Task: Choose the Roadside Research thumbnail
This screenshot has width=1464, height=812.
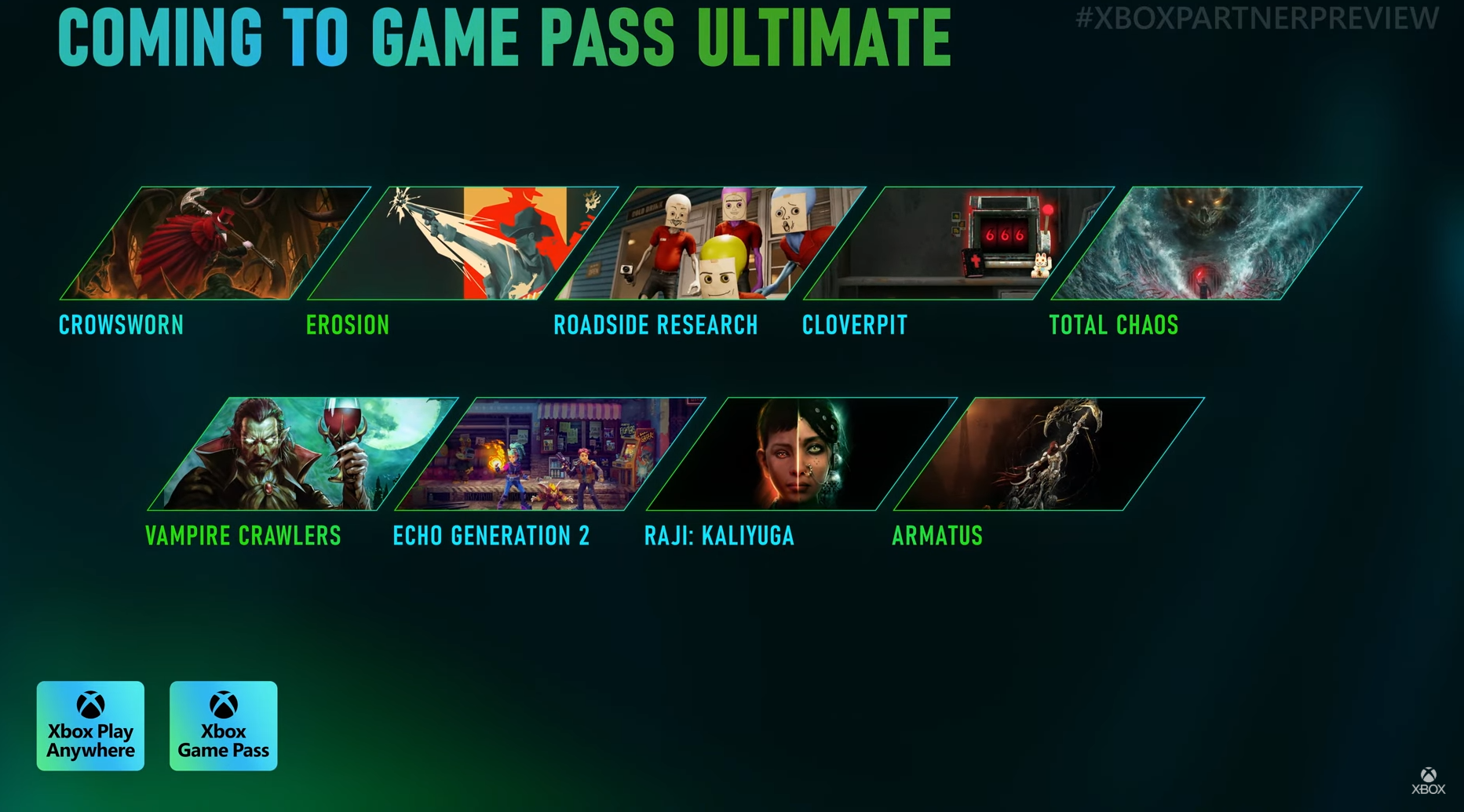Action: (710, 243)
